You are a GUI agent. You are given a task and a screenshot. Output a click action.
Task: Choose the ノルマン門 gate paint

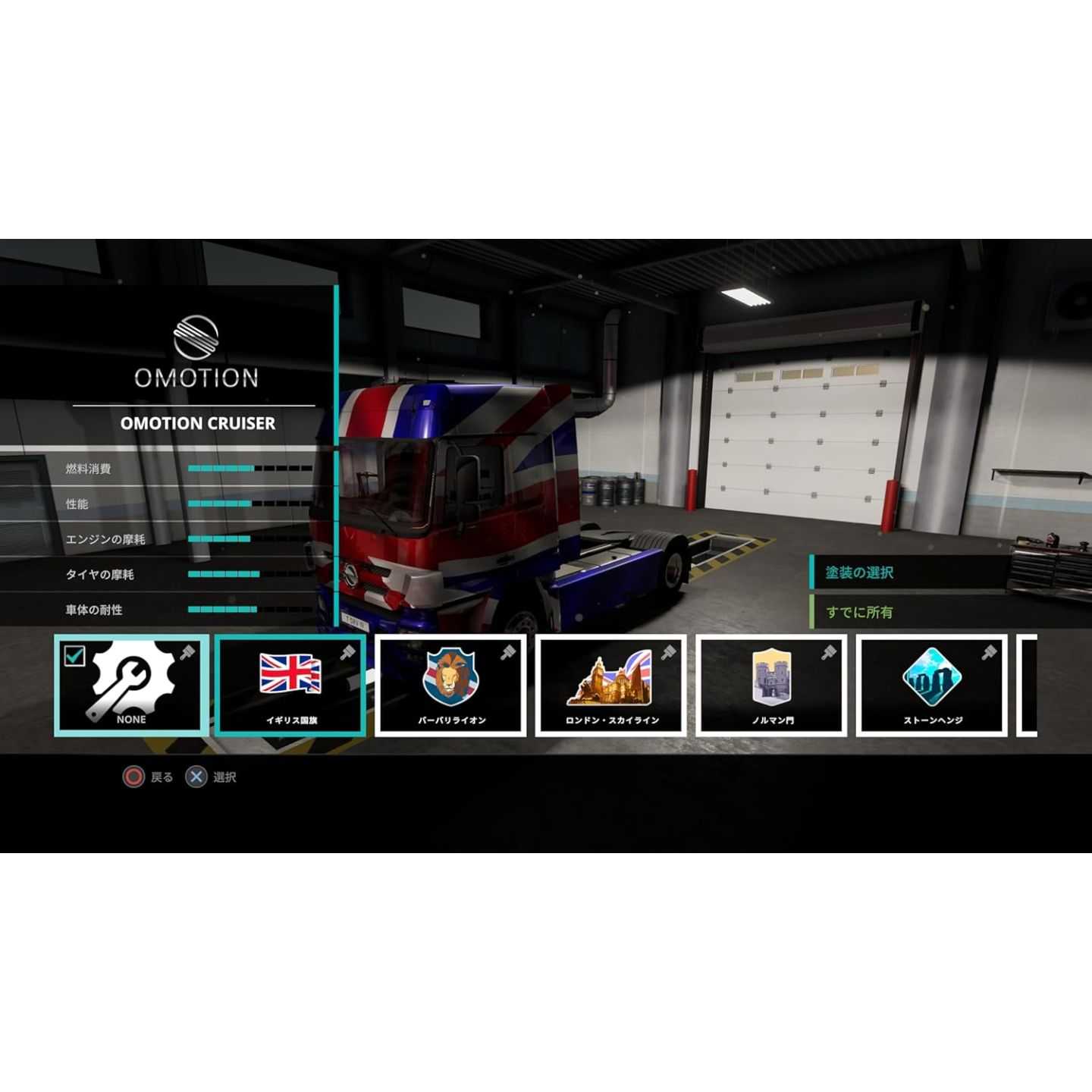[x=772, y=686]
